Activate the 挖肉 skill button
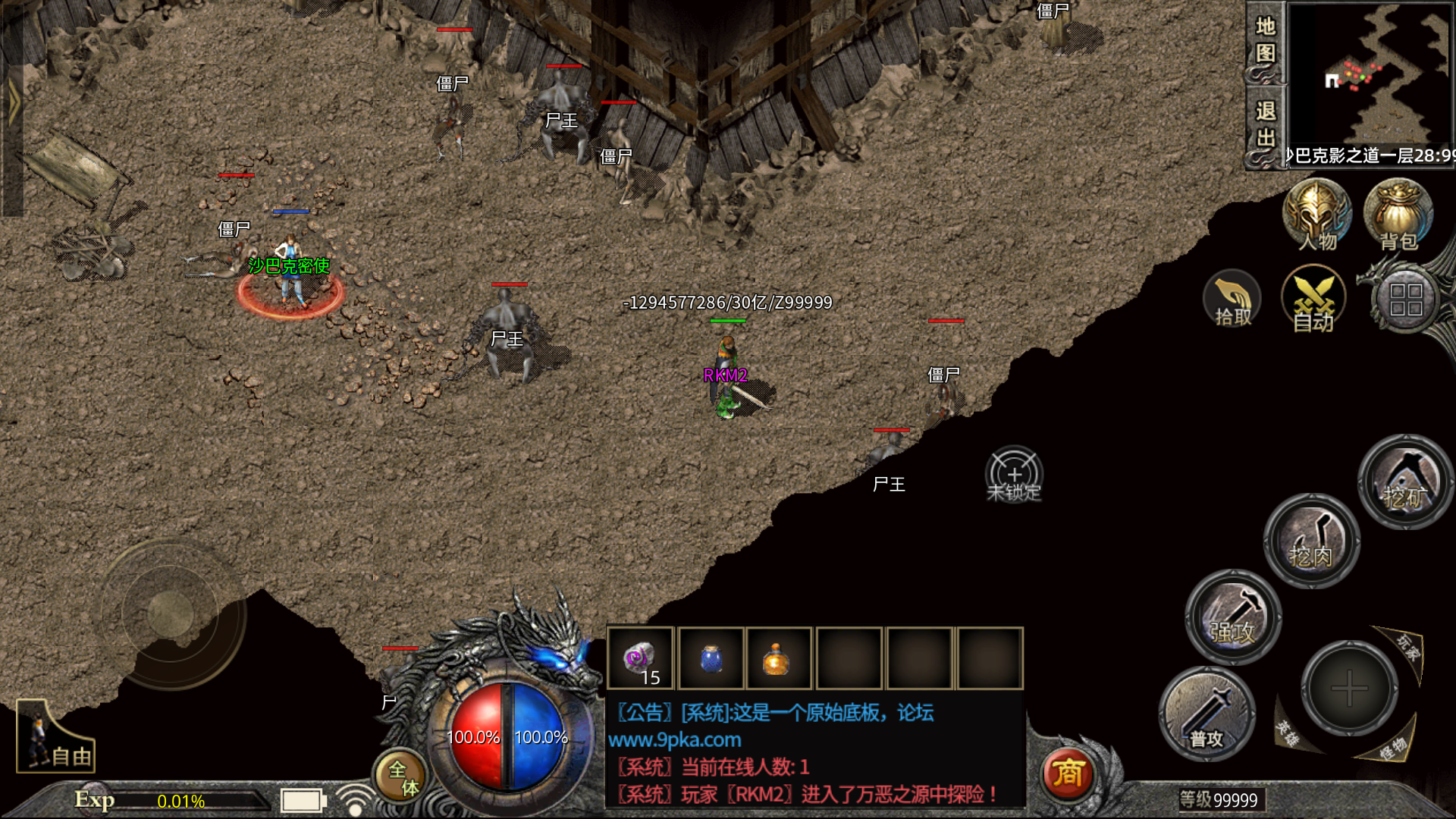The width and height of the screenshot is (1456, 819). point(1310,541)
